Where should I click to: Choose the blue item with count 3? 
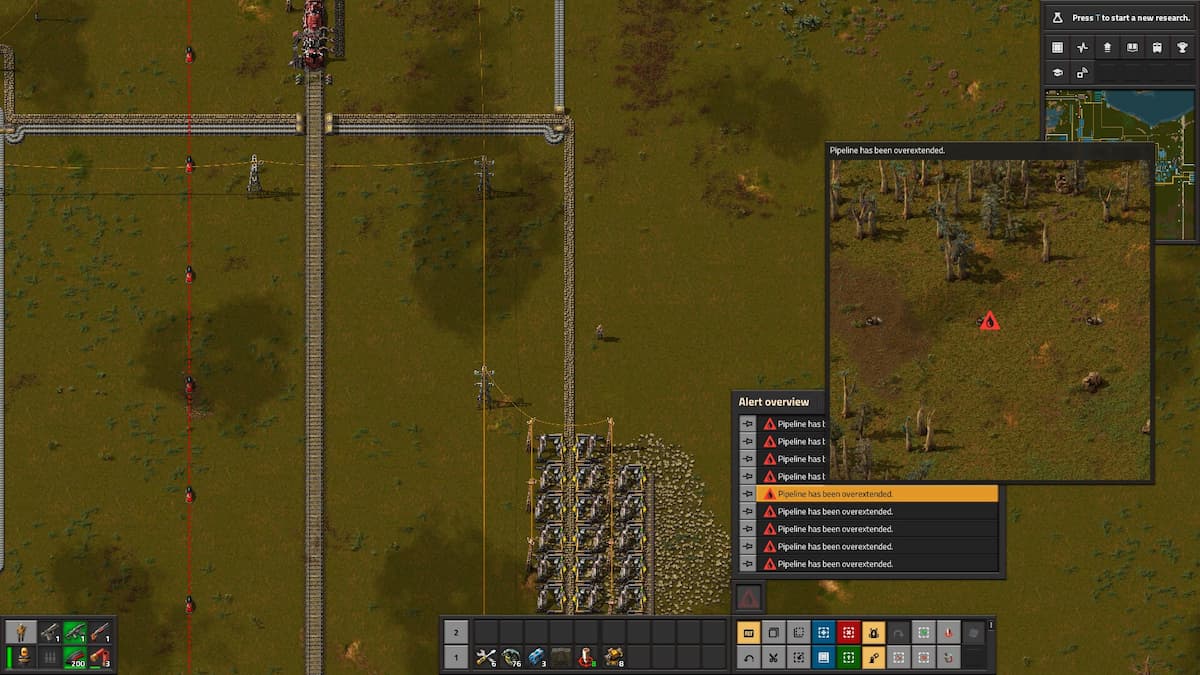coord(537,657)
